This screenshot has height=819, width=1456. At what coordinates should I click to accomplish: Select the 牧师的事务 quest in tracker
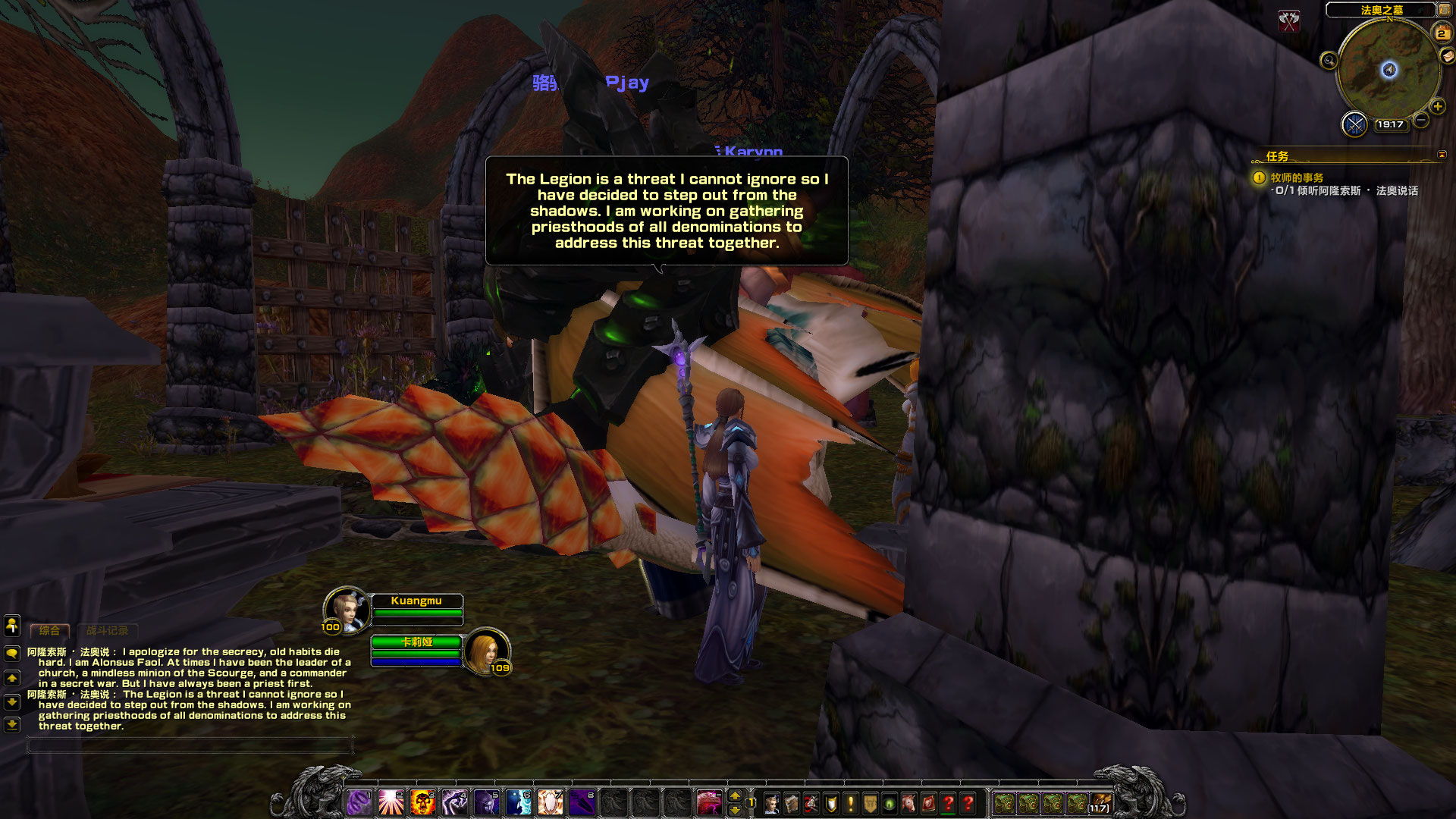pyautogui.click(x=1297, y=177)
